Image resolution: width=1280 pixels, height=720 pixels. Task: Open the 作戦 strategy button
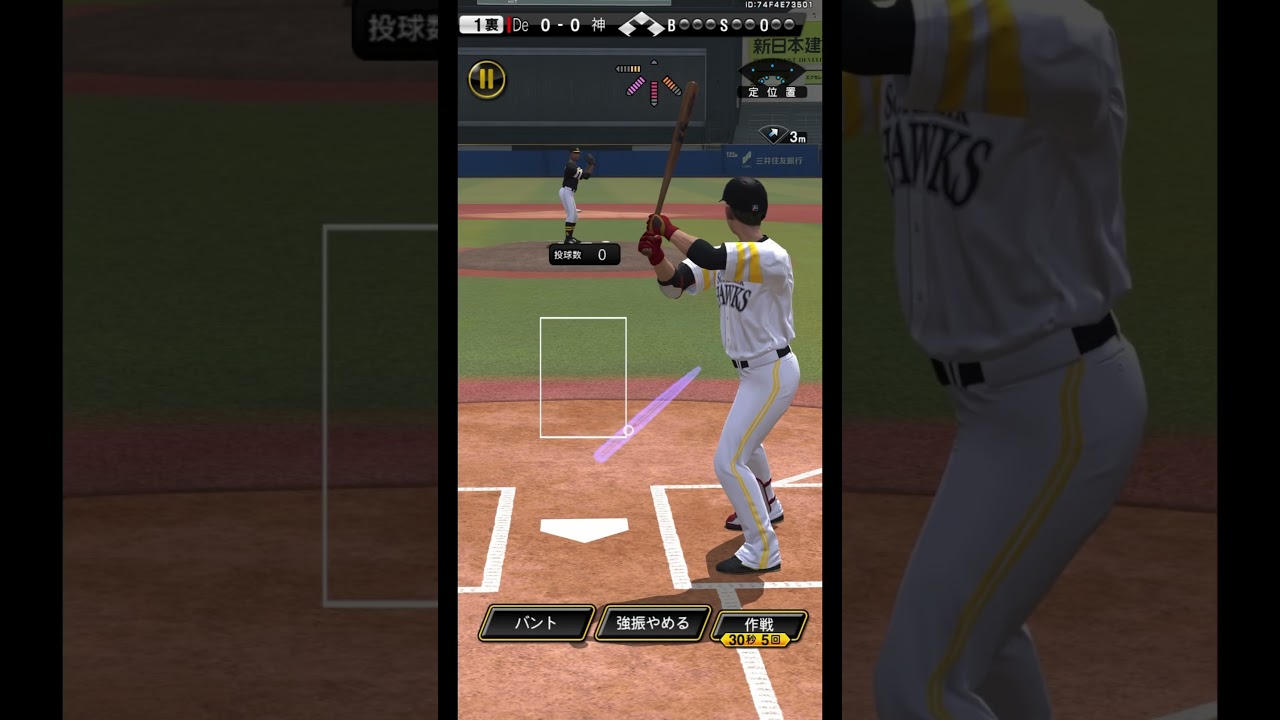759,627
